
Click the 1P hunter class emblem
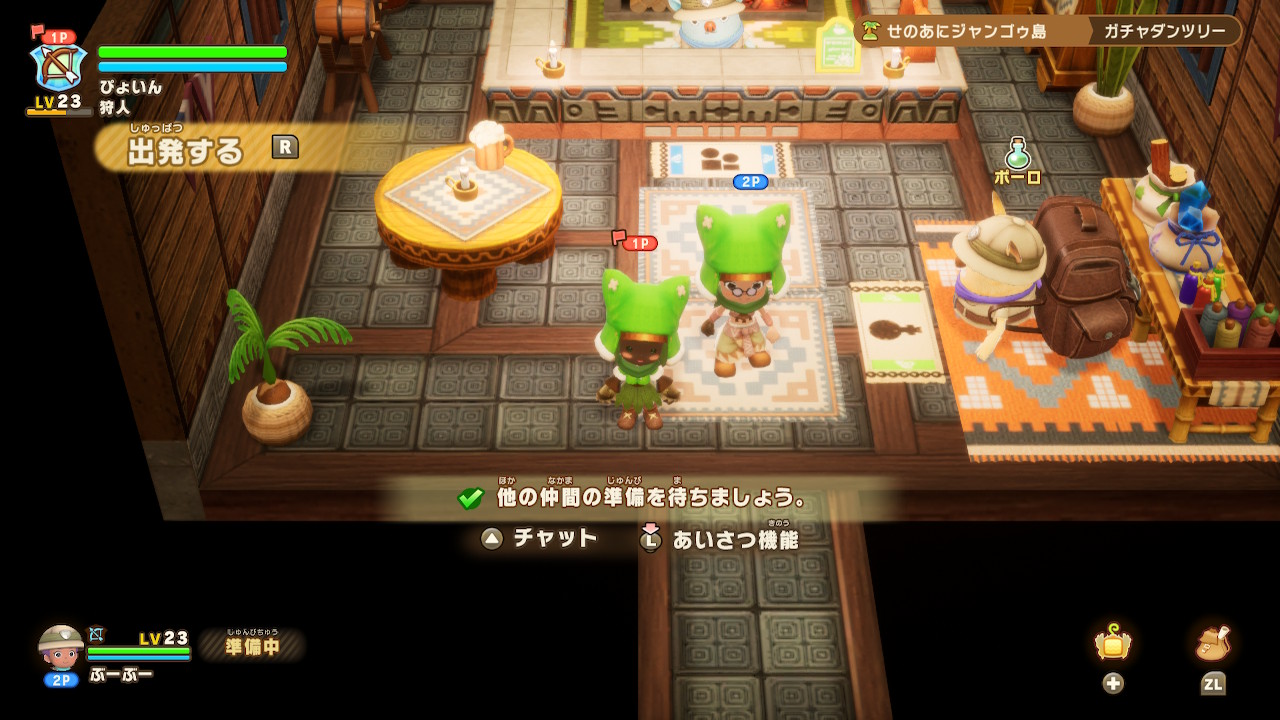pyautogui.click(x=58, y=66)
